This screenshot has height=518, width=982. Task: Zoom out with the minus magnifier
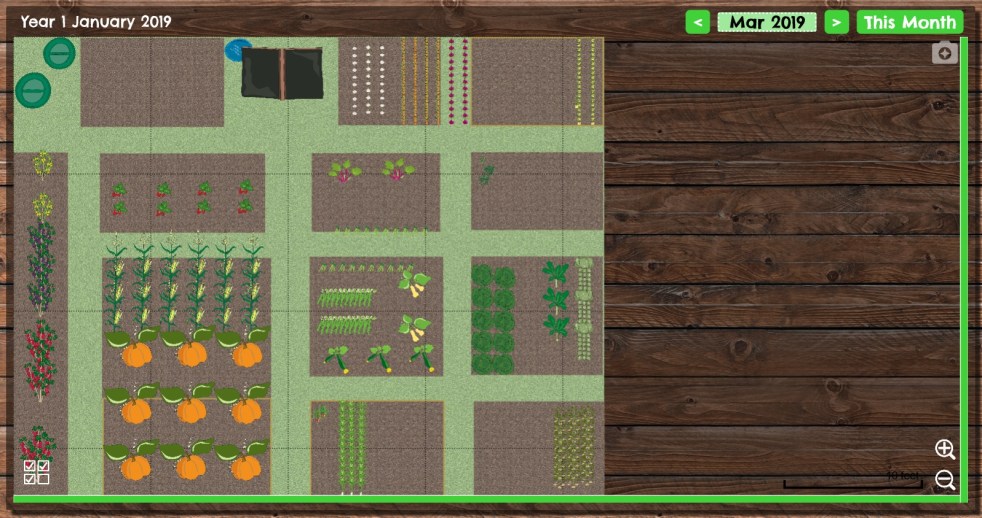pos(945,480)
